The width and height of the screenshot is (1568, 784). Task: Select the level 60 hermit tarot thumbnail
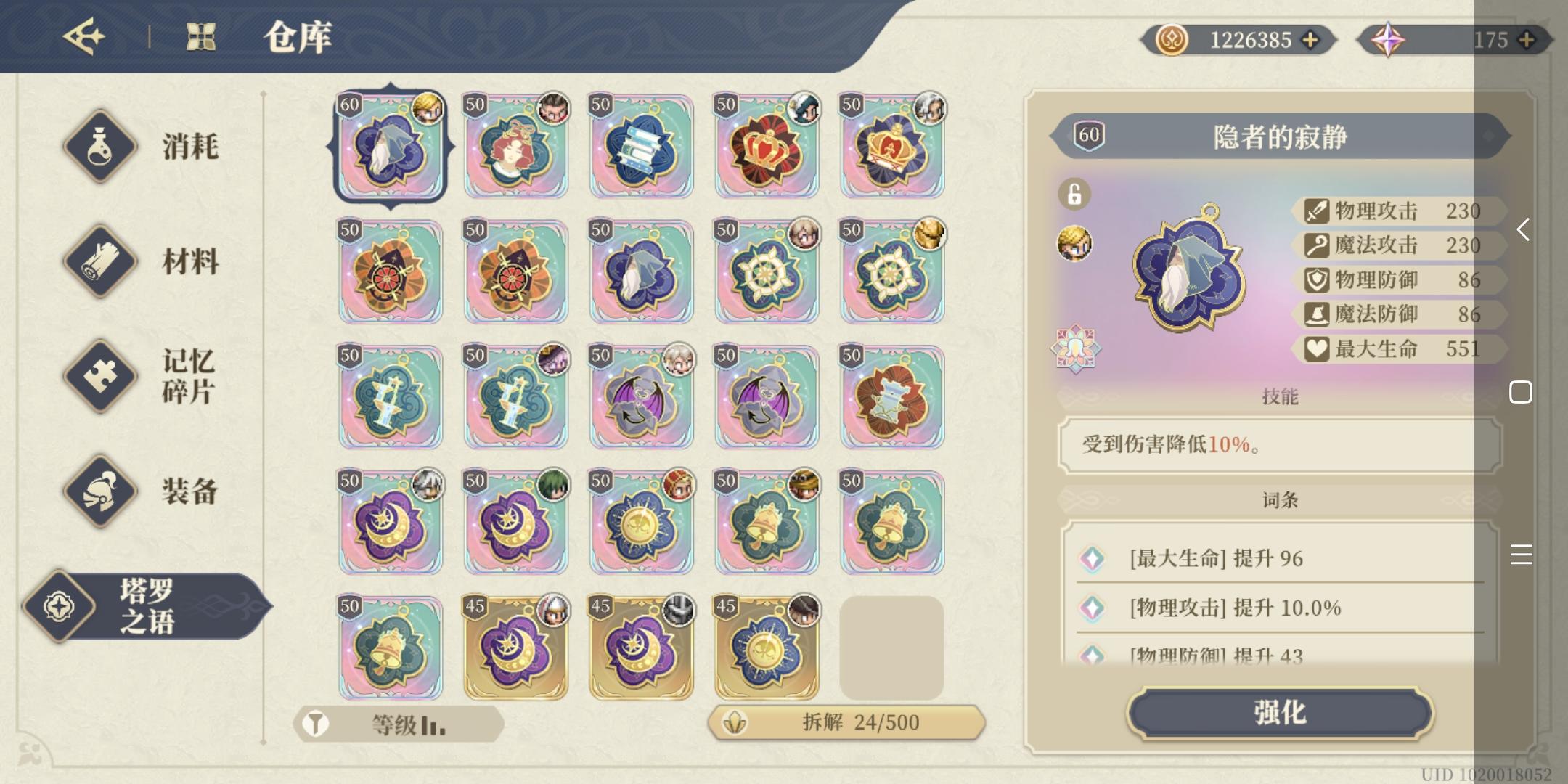[x=391, y=147]
